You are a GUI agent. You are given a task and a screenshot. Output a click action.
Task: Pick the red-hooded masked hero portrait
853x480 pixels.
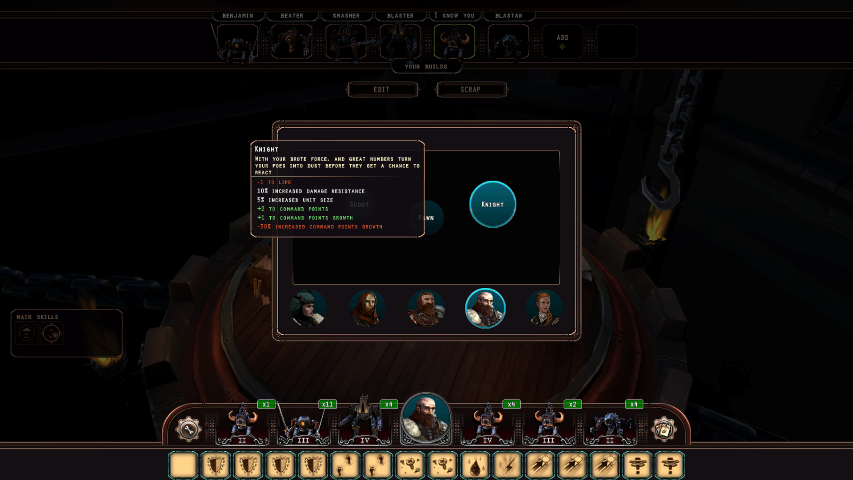click(367, 308)
